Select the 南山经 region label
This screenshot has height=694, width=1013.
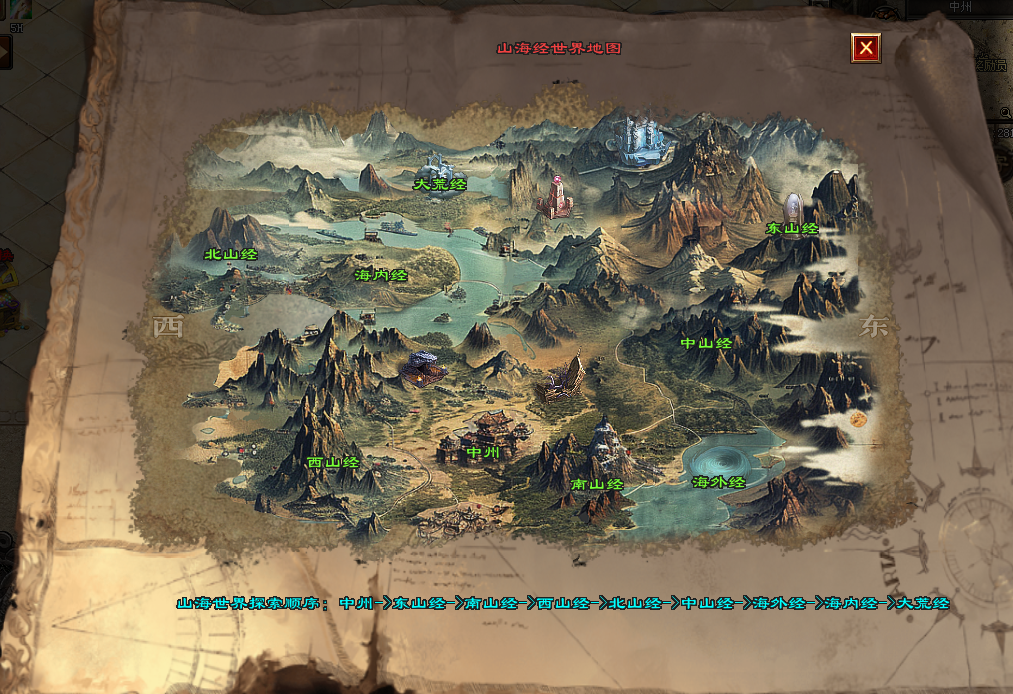[x=597, y=484]
